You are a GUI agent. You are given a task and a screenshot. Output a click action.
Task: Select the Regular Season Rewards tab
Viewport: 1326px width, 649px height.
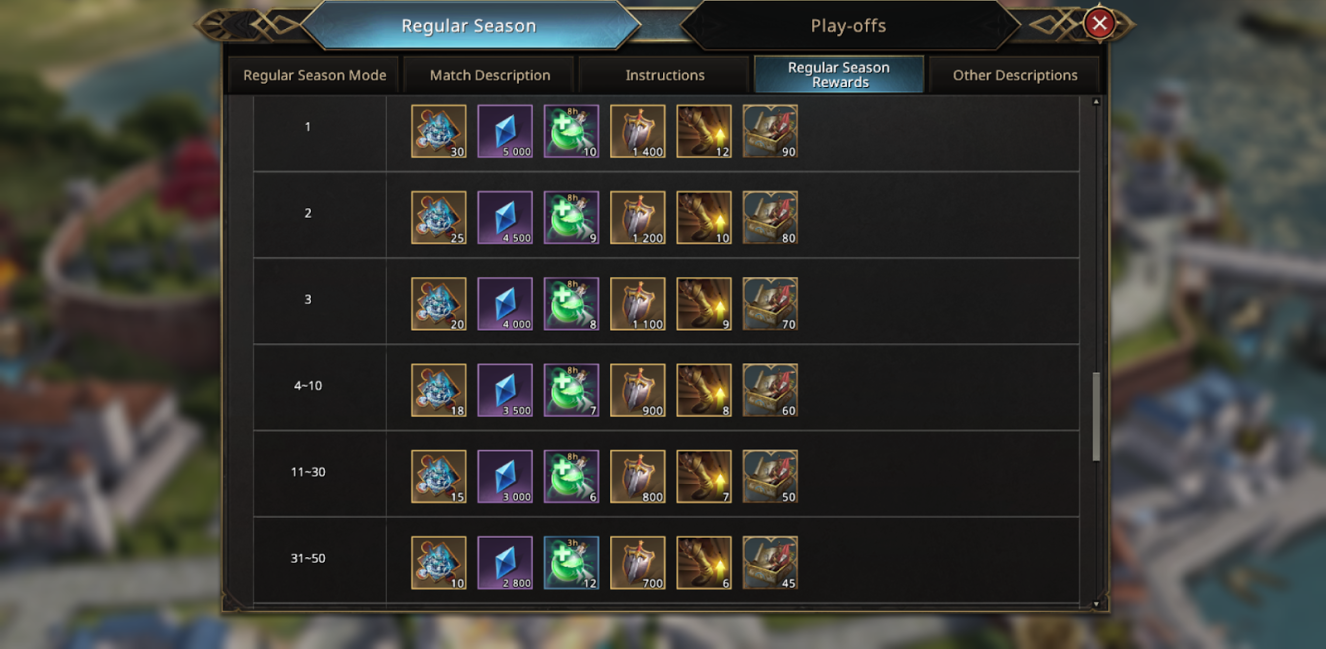click(x=839, y=75)
